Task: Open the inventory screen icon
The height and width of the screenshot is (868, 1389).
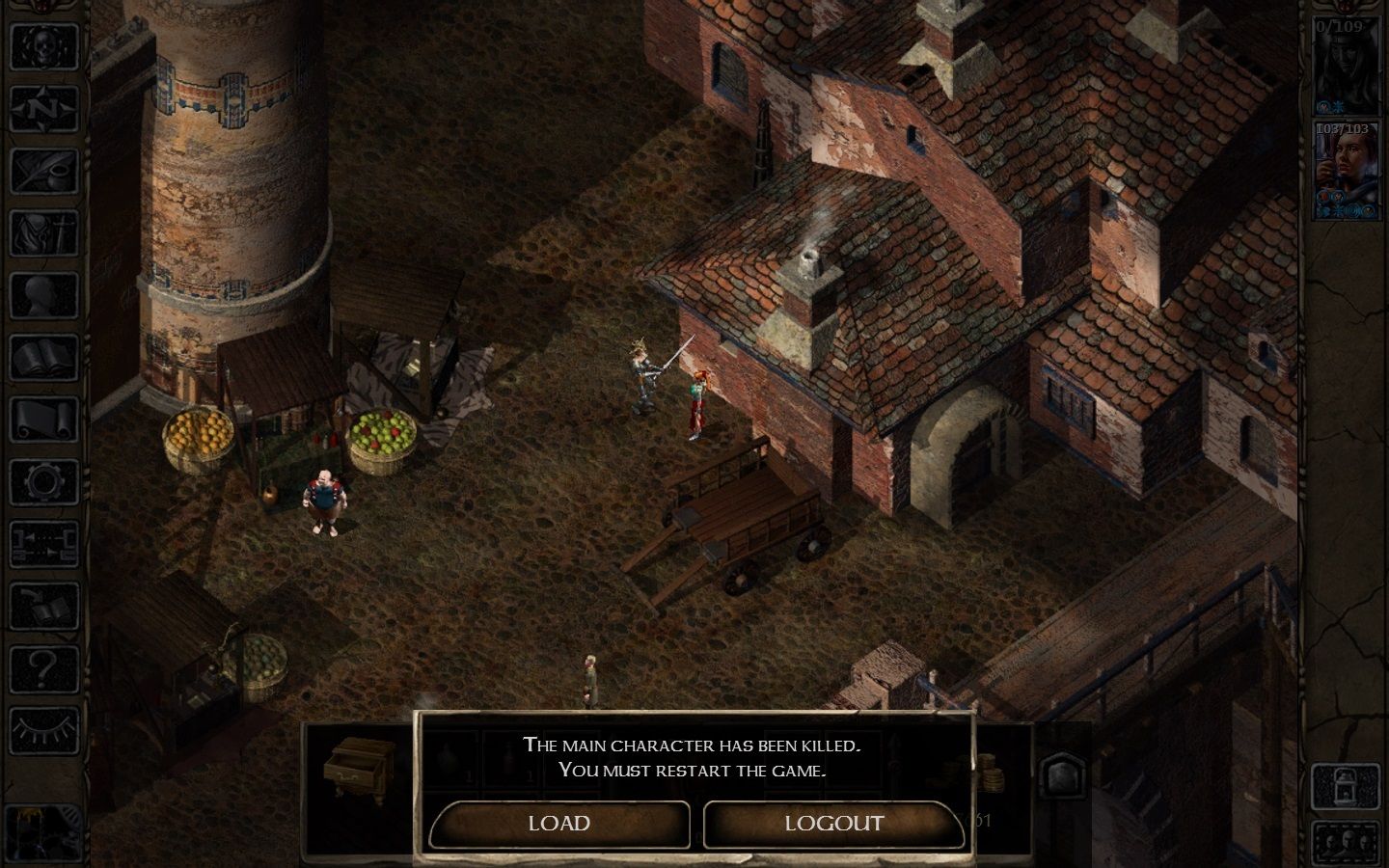Action: click(x=43, y=233)
